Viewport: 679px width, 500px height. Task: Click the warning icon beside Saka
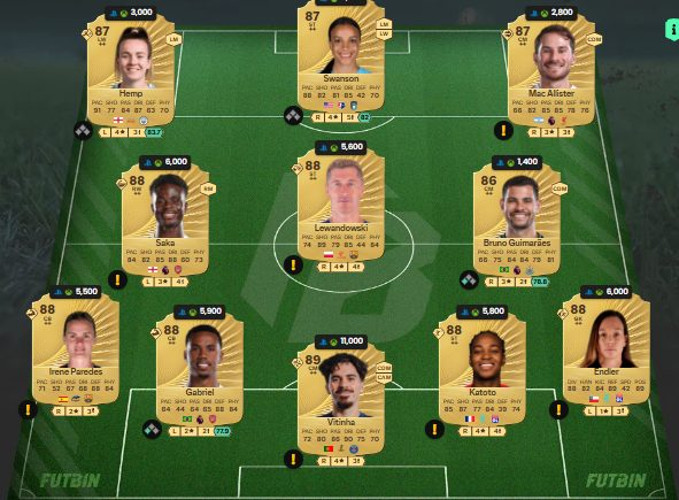pos(116,280)
